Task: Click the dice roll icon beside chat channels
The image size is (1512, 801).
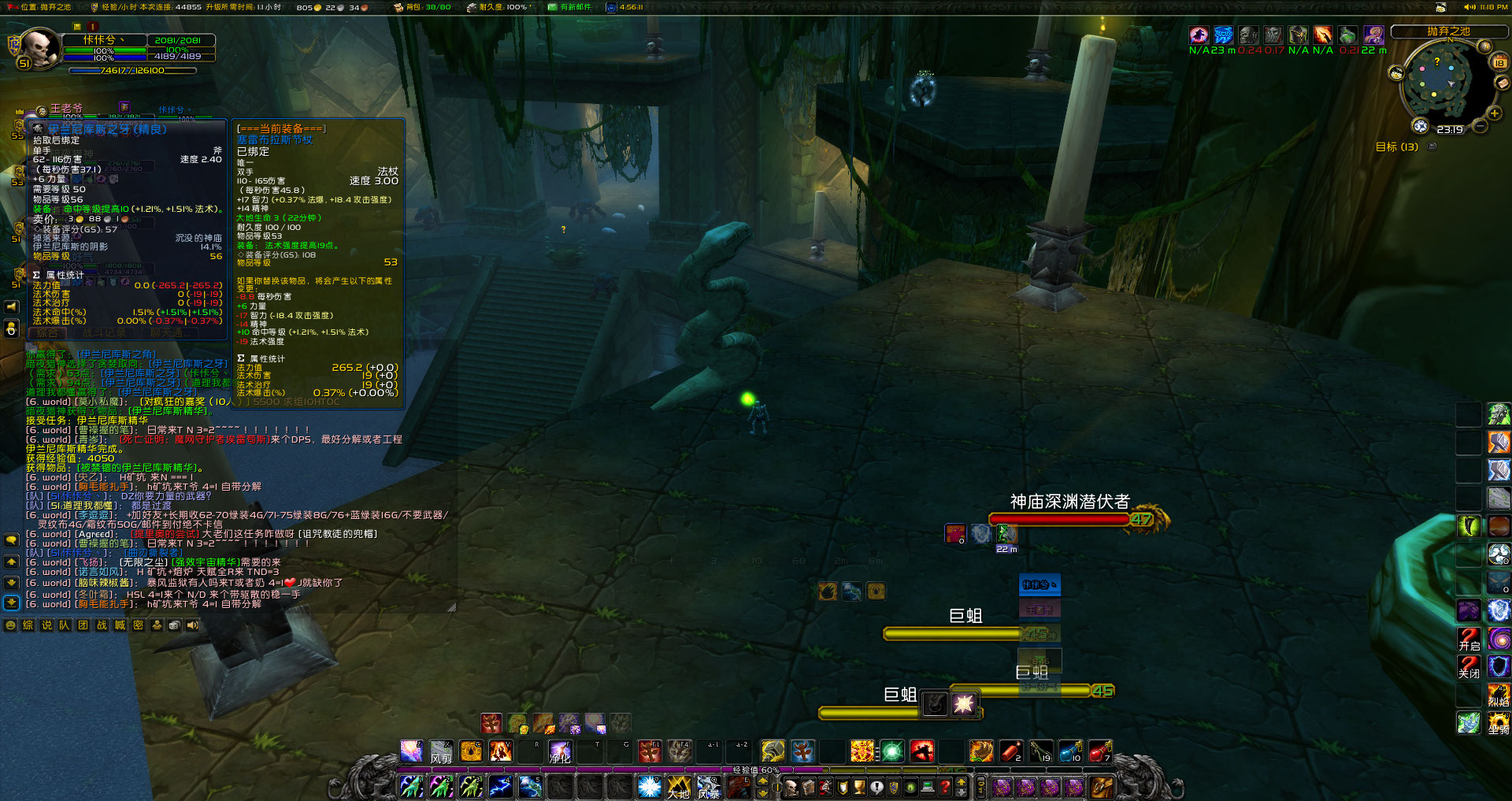Action: (x=175, y=625)
